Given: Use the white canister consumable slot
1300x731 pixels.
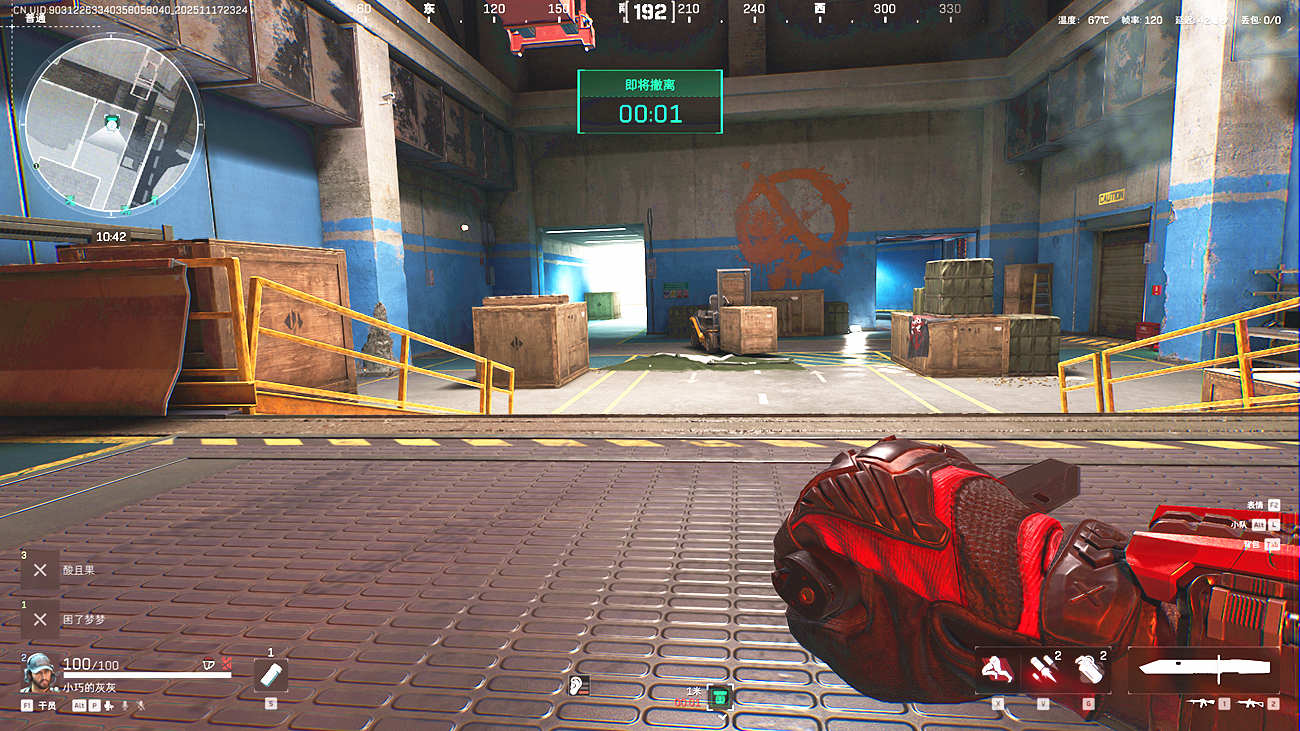Looking at the screenshot, I should (x=270, y=675).
